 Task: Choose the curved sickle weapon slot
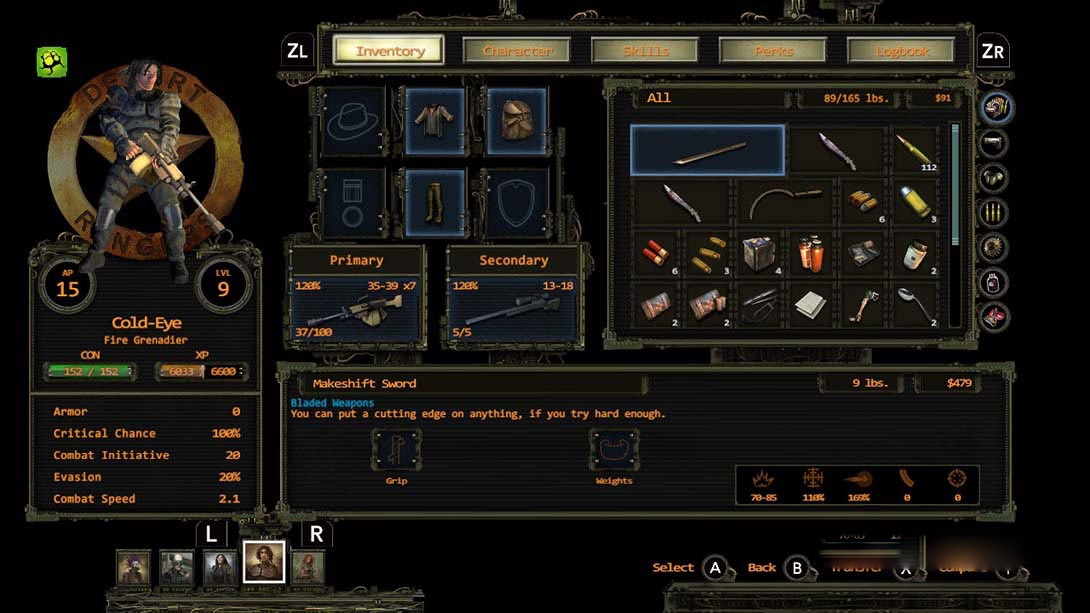pyautogui.click(x=786, y=202)
